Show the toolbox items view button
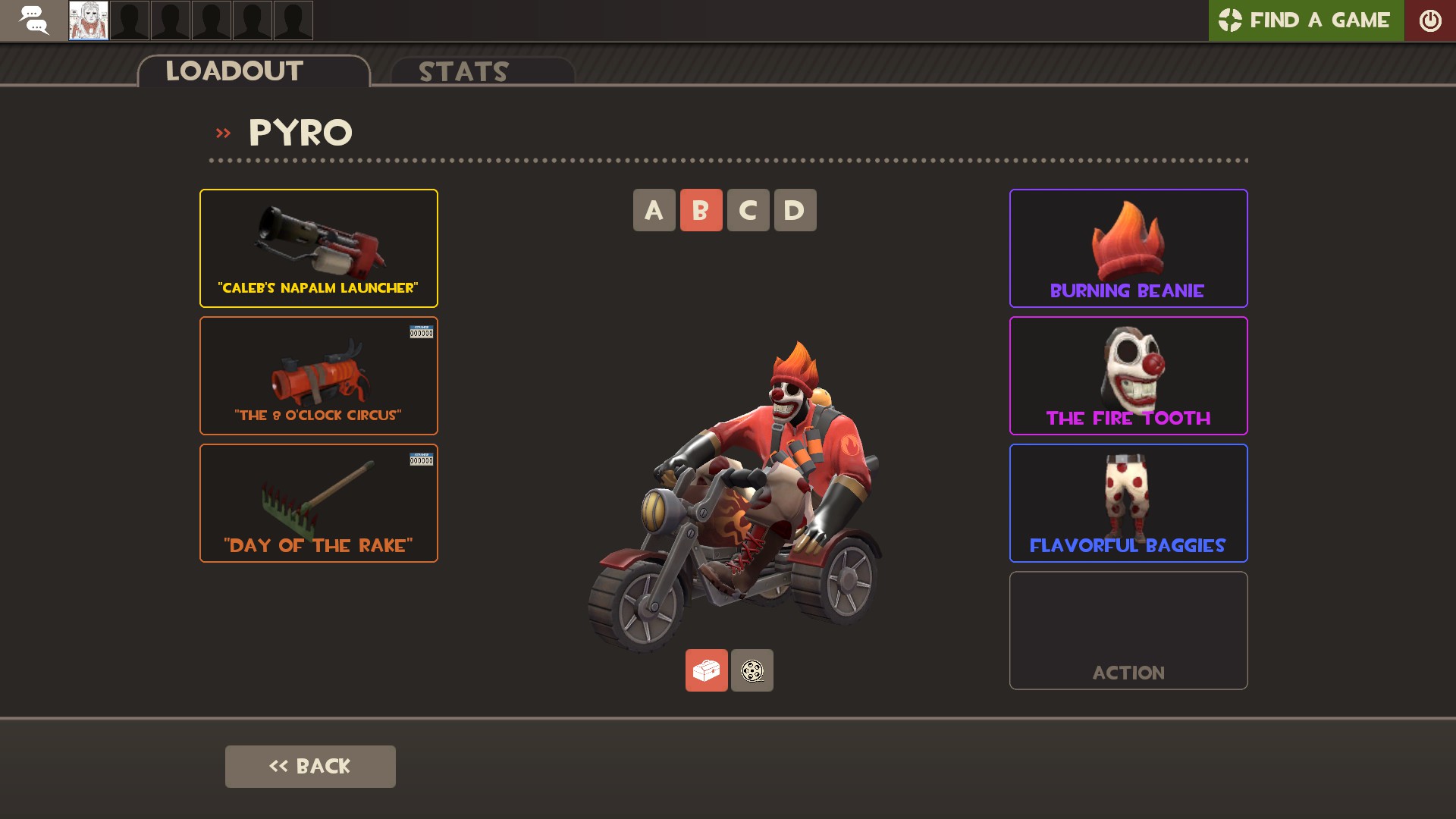Viewport: 1456px width, 819px height. tap(706, 670)
